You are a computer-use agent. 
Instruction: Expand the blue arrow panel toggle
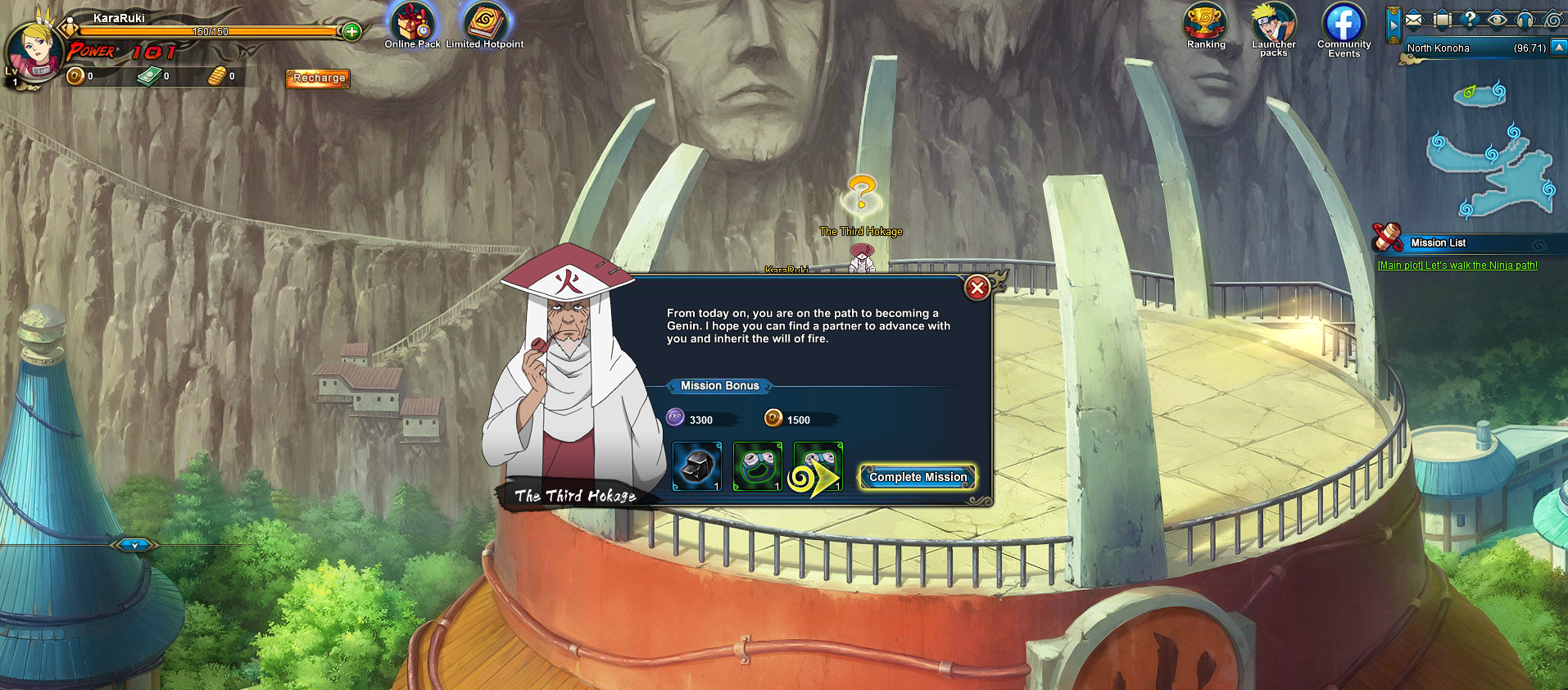click(134, 544)
